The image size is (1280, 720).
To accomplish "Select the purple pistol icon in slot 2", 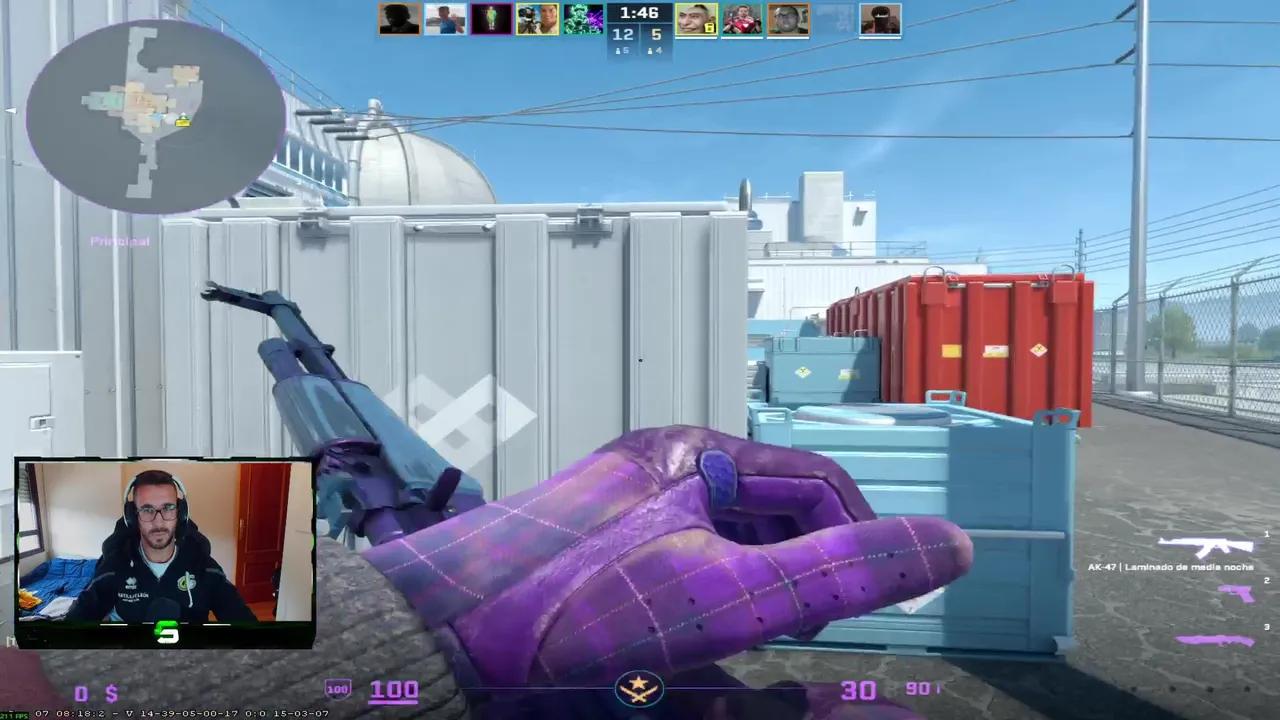I will point(1235,594).
